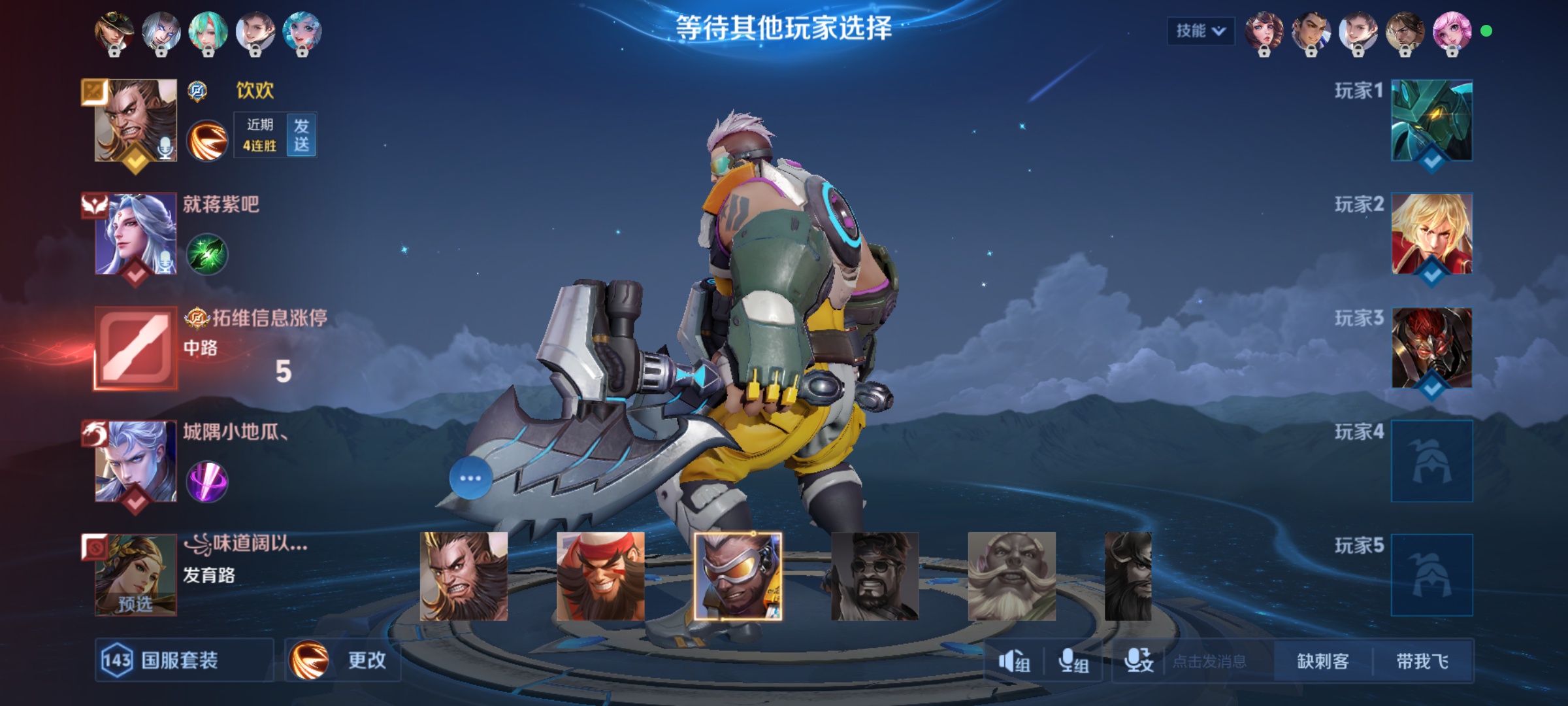View teammate 饮欢's hero portrait
Viewport: 1568px width, 706px height.
coord(136,120)
